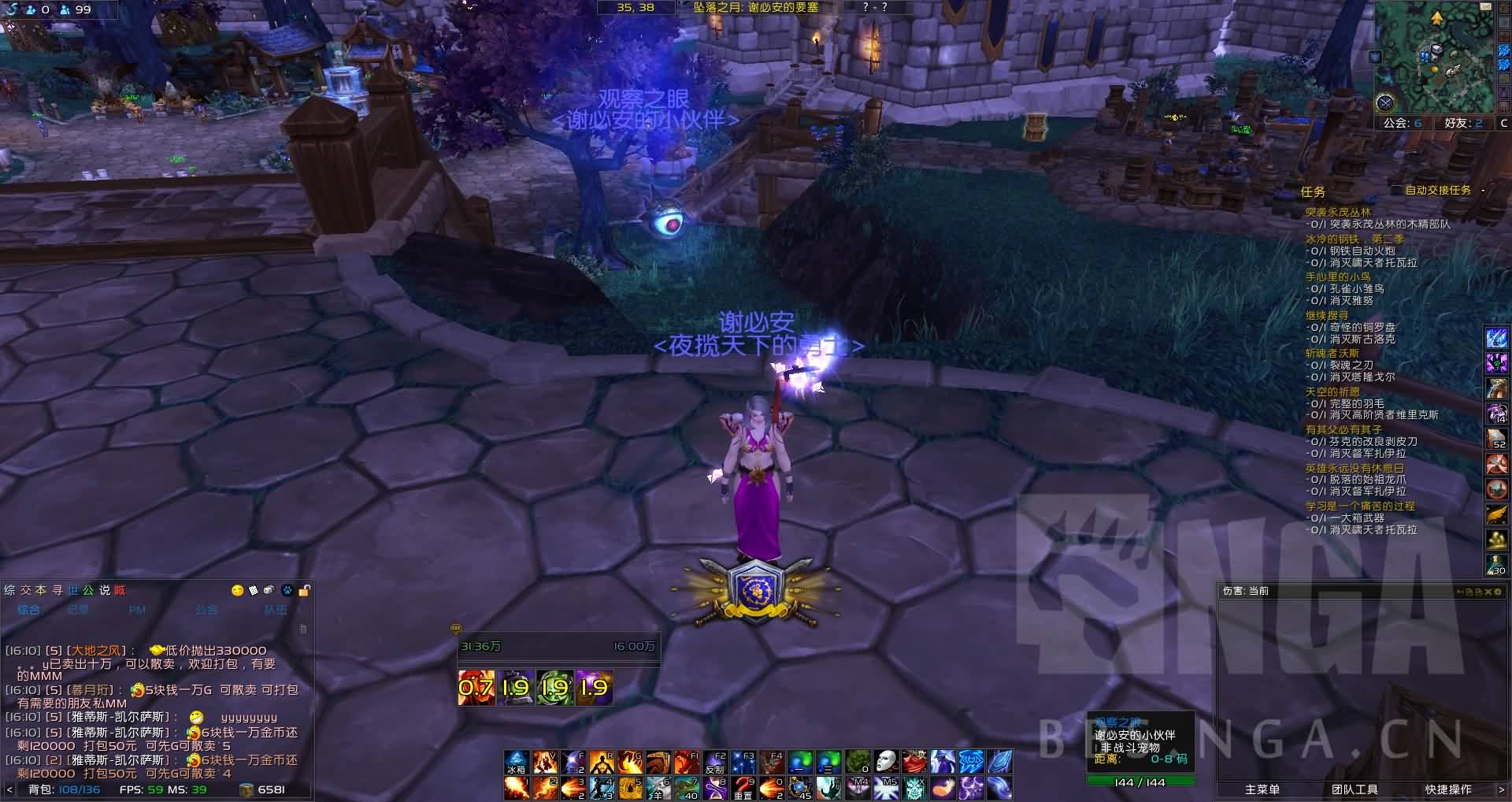Screen dimensions: 1512x802
Task: Open the chat emoji smiley picker
Action: click(237, 590)
